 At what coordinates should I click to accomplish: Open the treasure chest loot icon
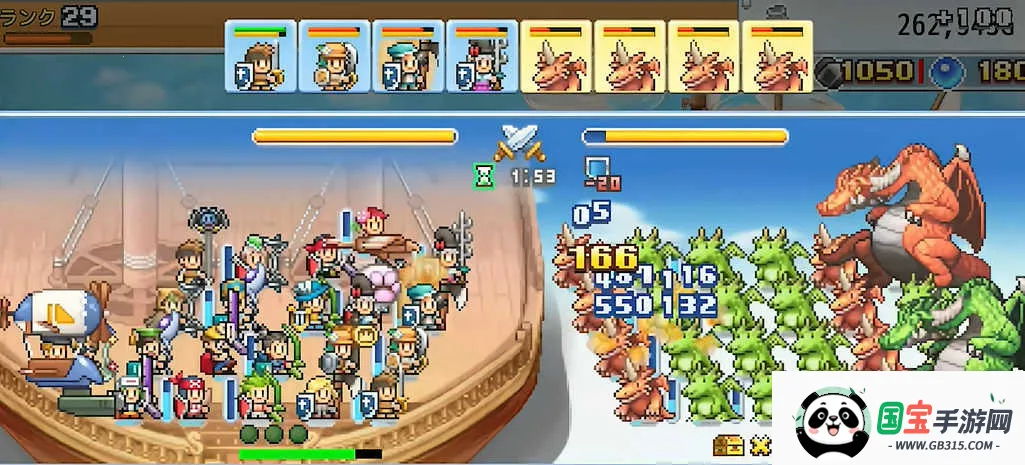[727, 445]
